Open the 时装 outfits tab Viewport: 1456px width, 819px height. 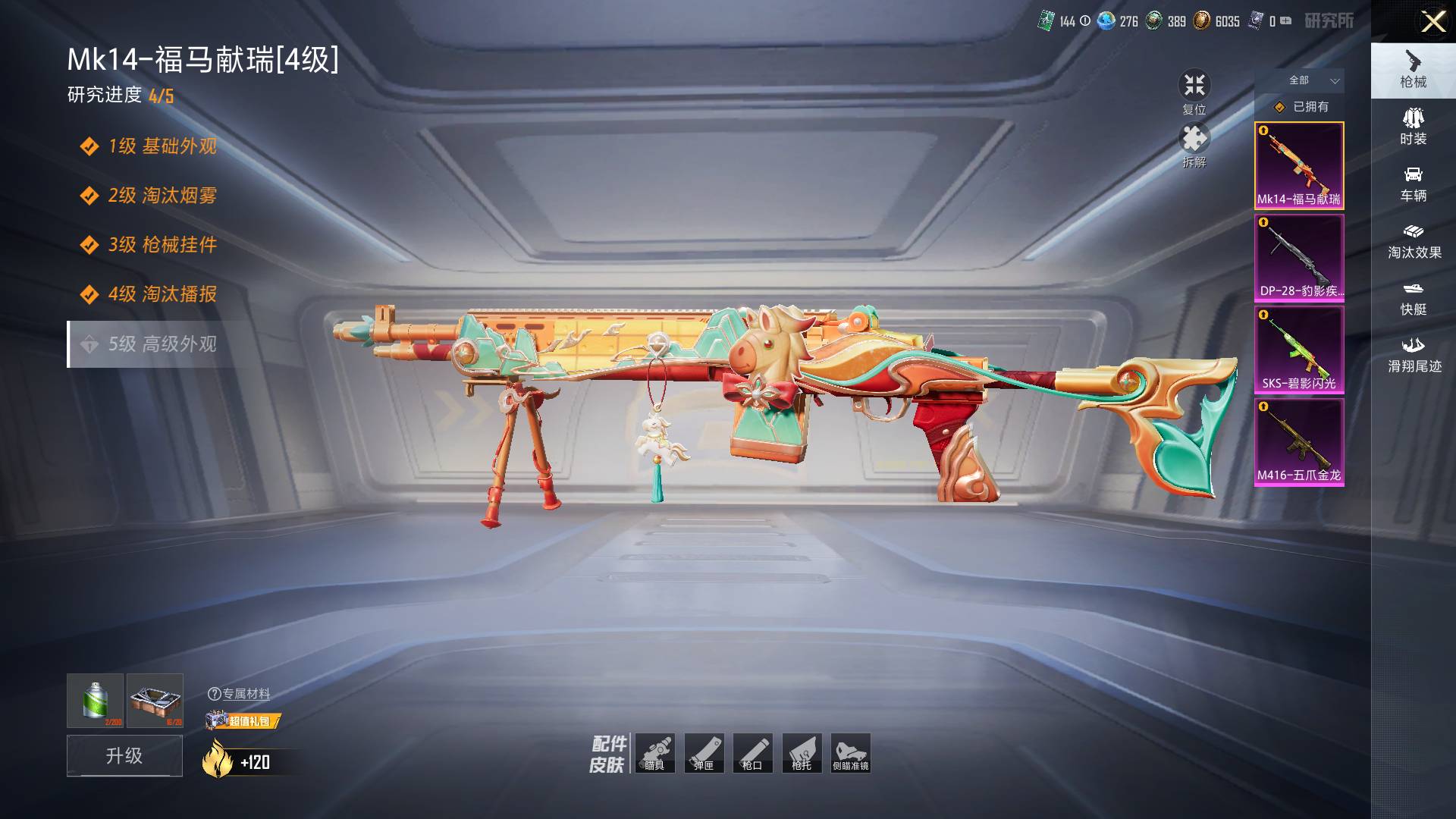[1413, 127]
